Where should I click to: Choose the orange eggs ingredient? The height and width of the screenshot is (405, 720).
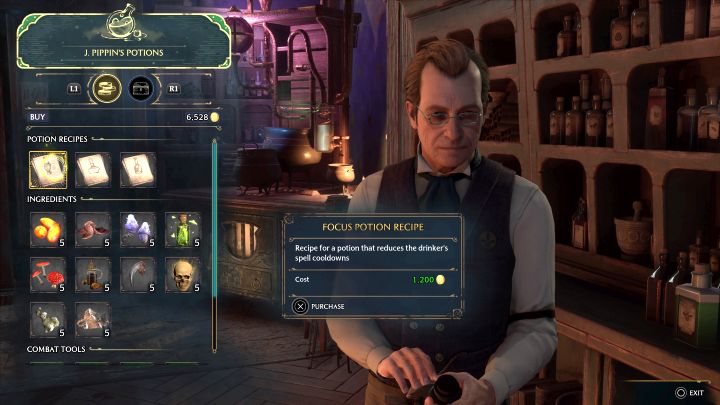[47, 229]
